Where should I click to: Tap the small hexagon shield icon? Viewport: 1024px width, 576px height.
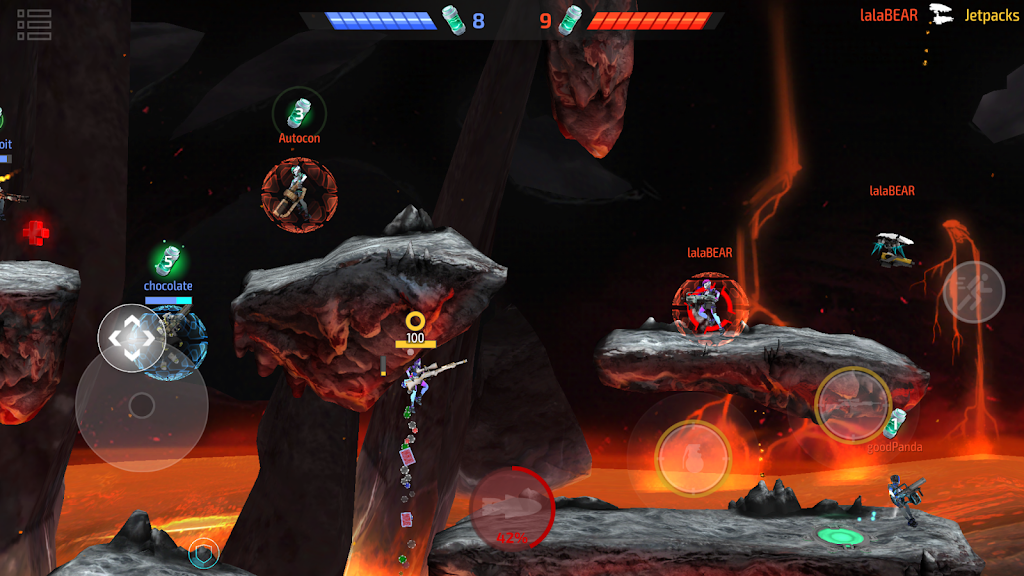tap(203, 552)
